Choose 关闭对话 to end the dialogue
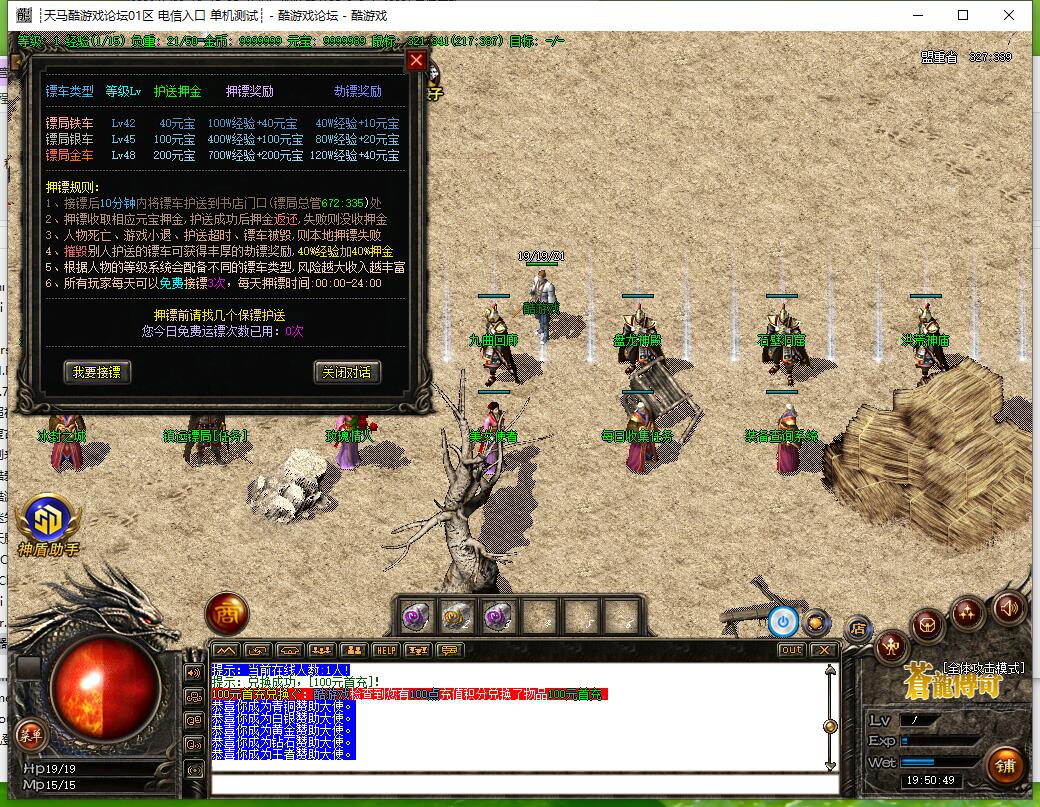The image size is (1040, 807). (x=347, y=372)
